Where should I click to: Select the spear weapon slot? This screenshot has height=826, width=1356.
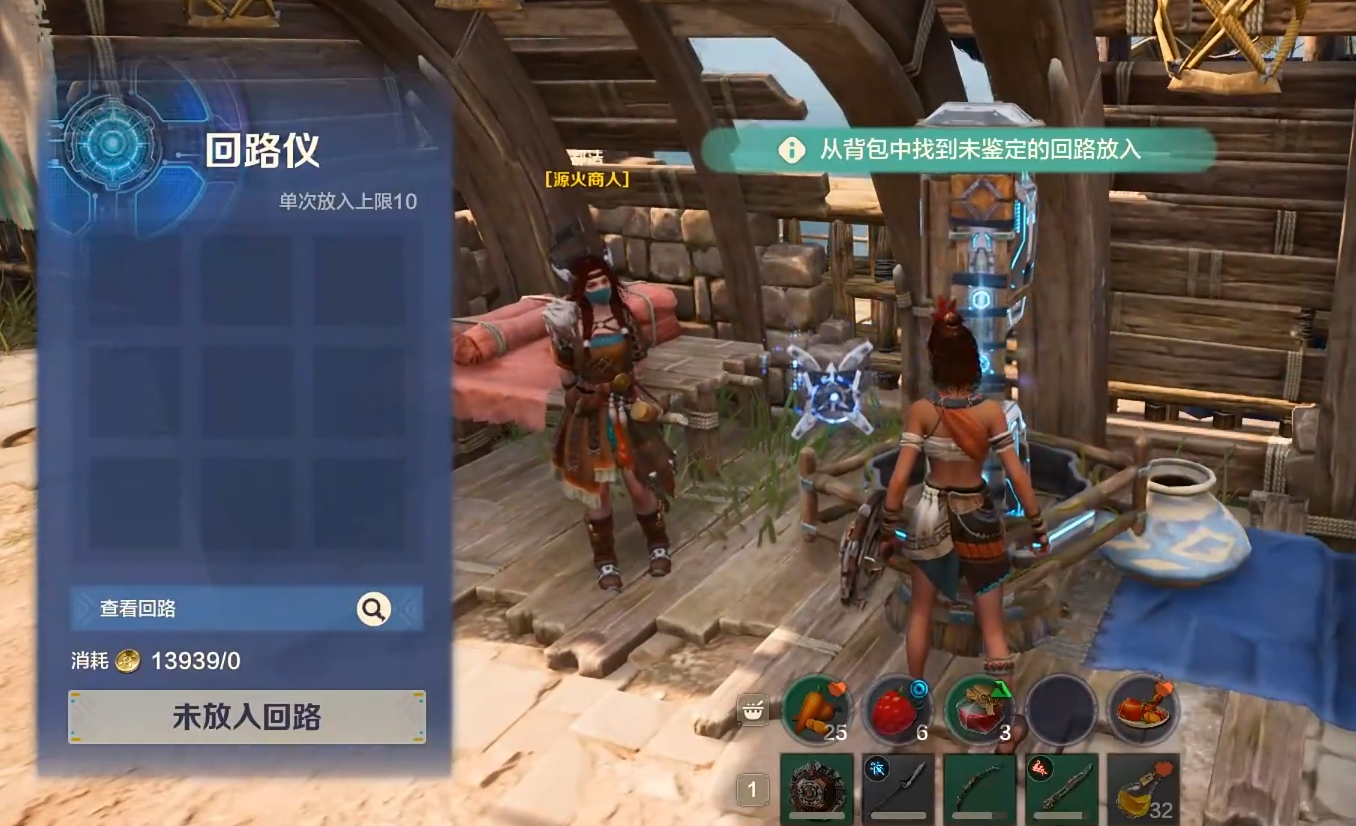coord(898,789)
